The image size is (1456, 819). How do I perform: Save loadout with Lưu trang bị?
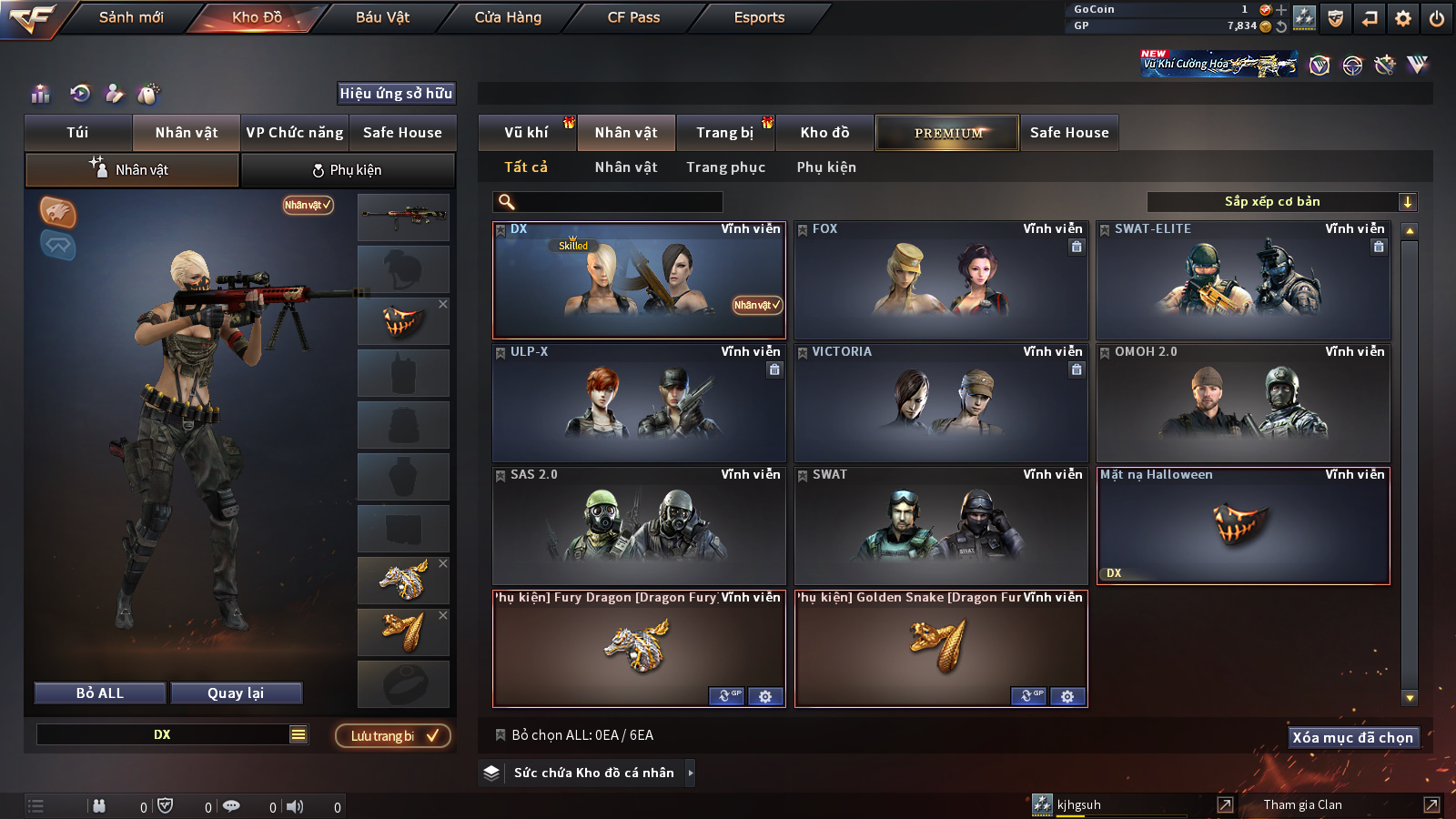pos(393,735)
